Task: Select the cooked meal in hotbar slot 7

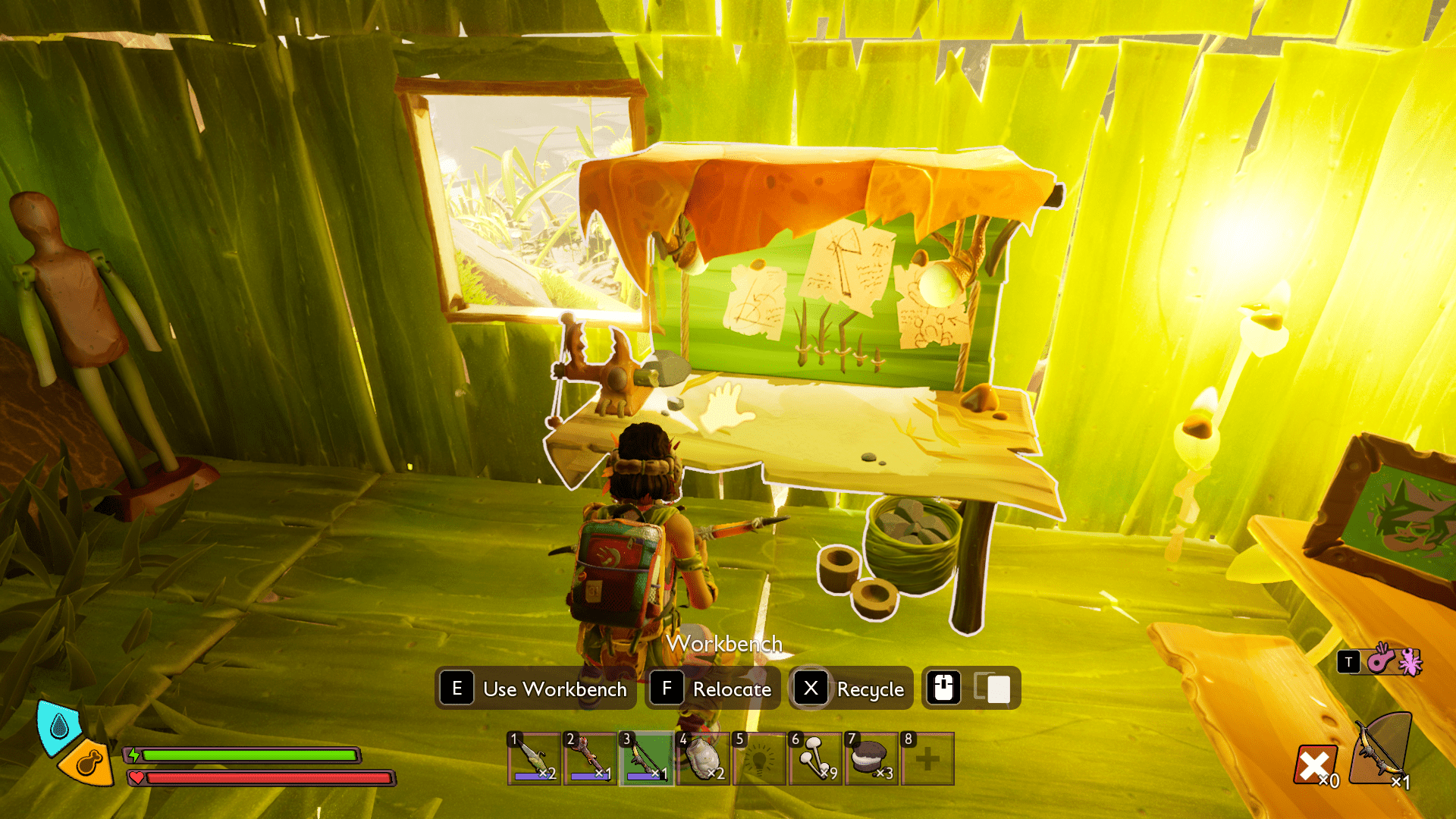Action: pos(871,758)
